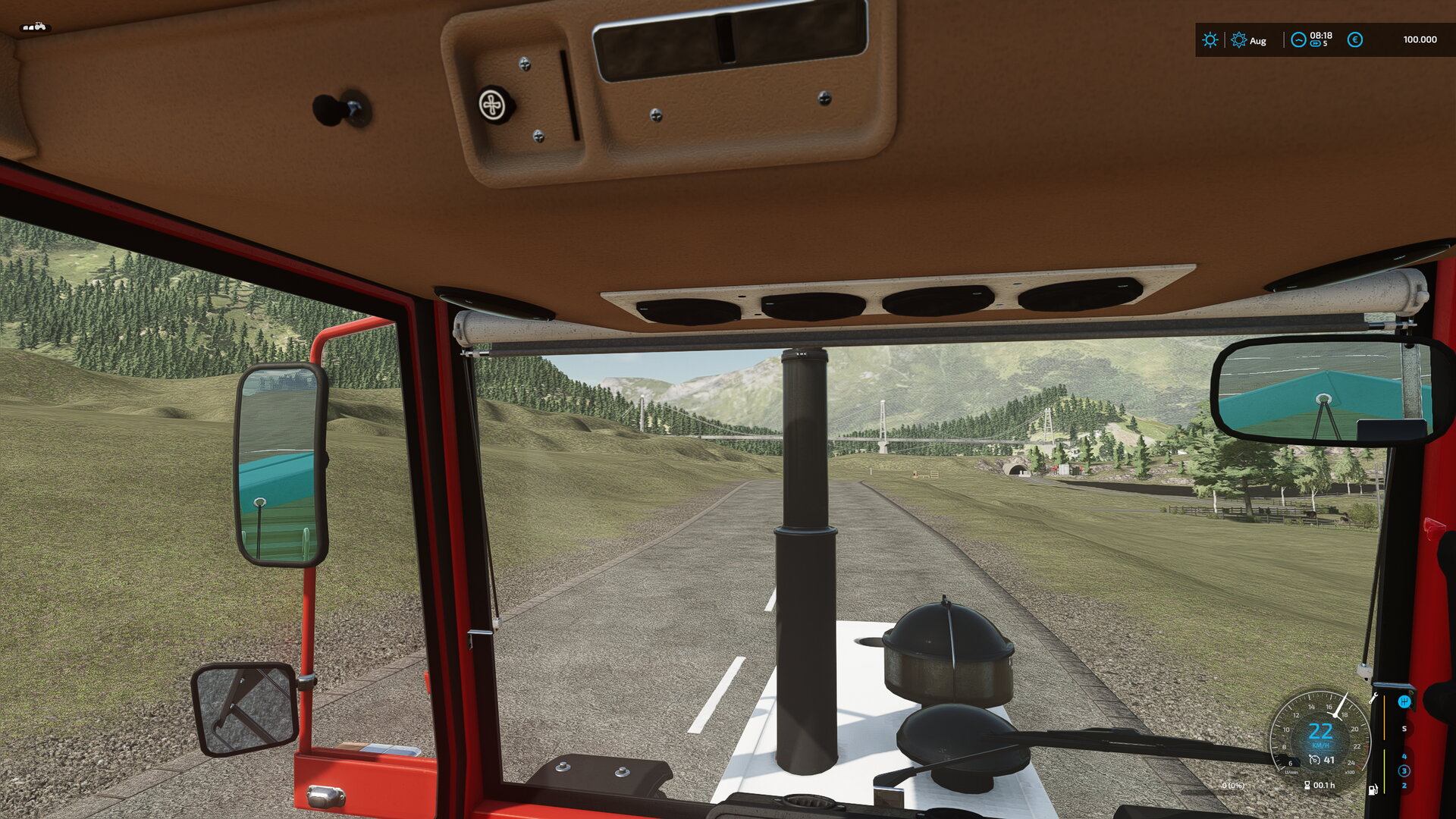This screenshot has width=1456, height=819.
Task: Click the cruise control icon
Action: [1314, 760]
